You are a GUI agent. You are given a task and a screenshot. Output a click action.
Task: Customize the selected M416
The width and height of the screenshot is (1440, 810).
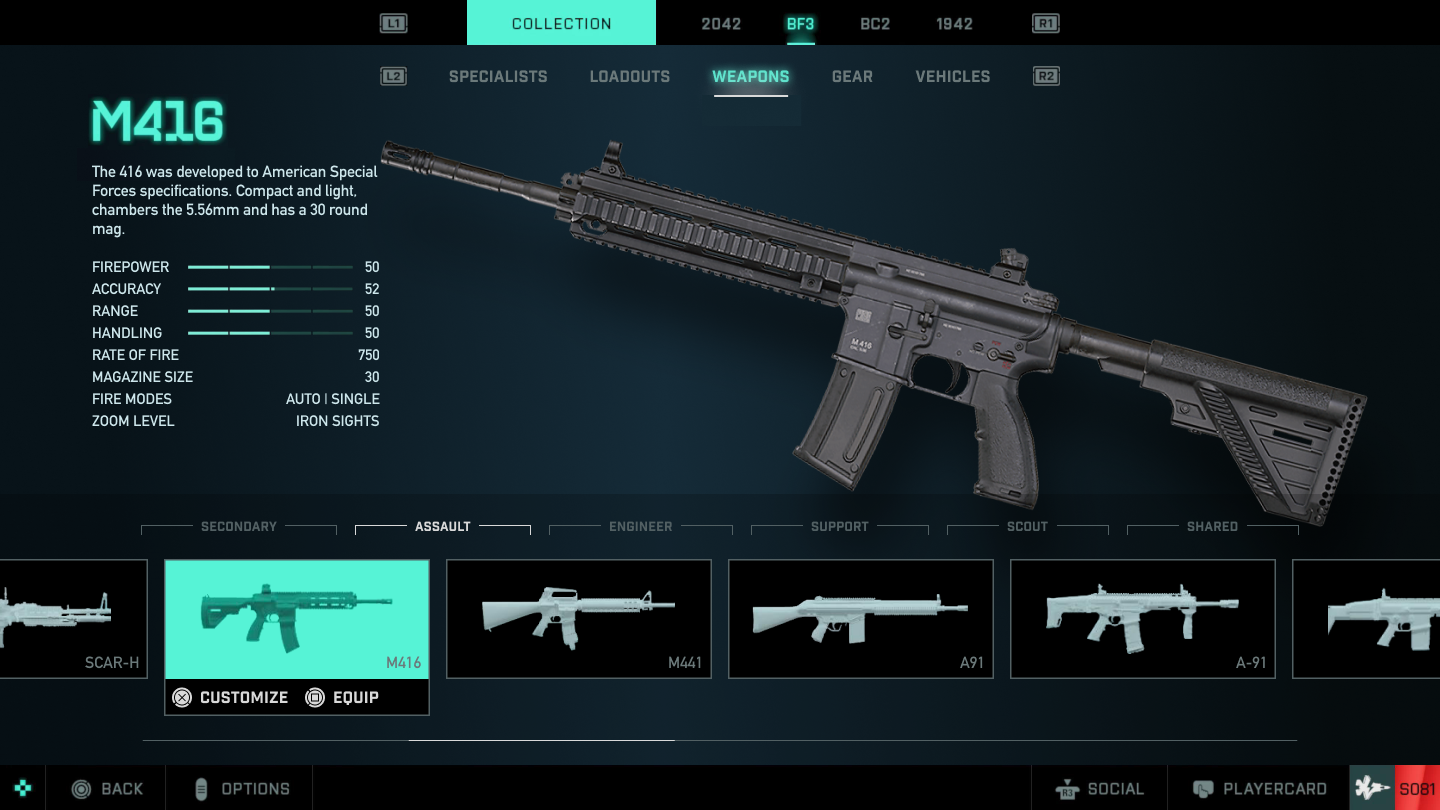pyautogui.click(x=231, y=697)
